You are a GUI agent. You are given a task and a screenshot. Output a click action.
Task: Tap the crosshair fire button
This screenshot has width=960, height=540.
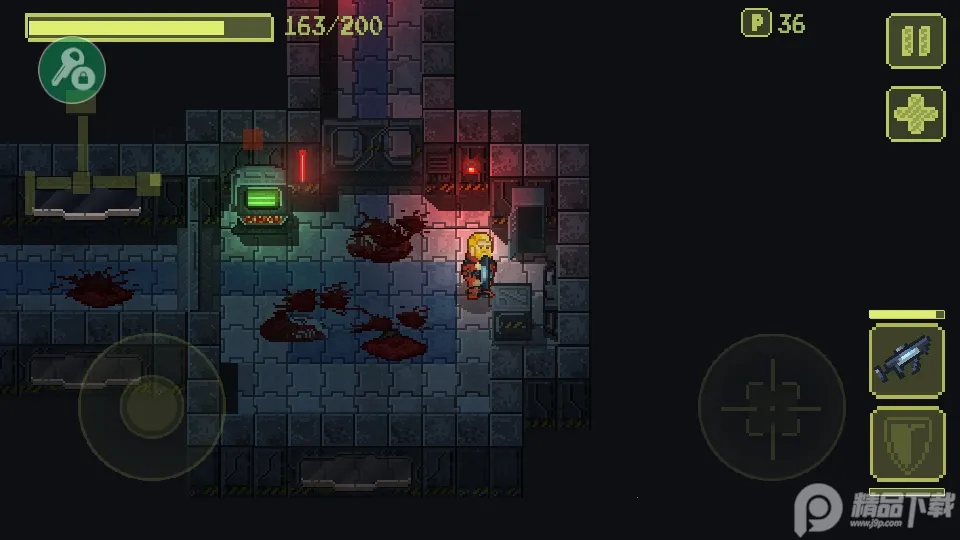[x=771, y=407]
